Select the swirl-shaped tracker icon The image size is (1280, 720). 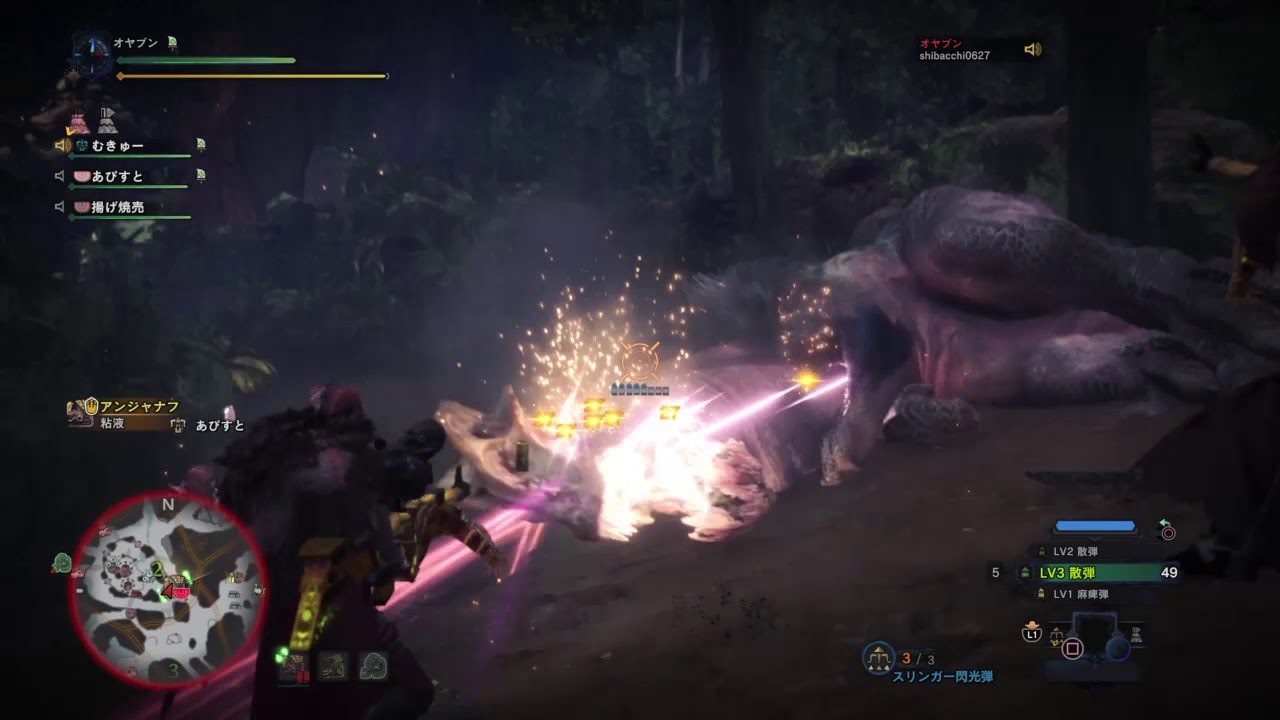(x=374, y=667)
